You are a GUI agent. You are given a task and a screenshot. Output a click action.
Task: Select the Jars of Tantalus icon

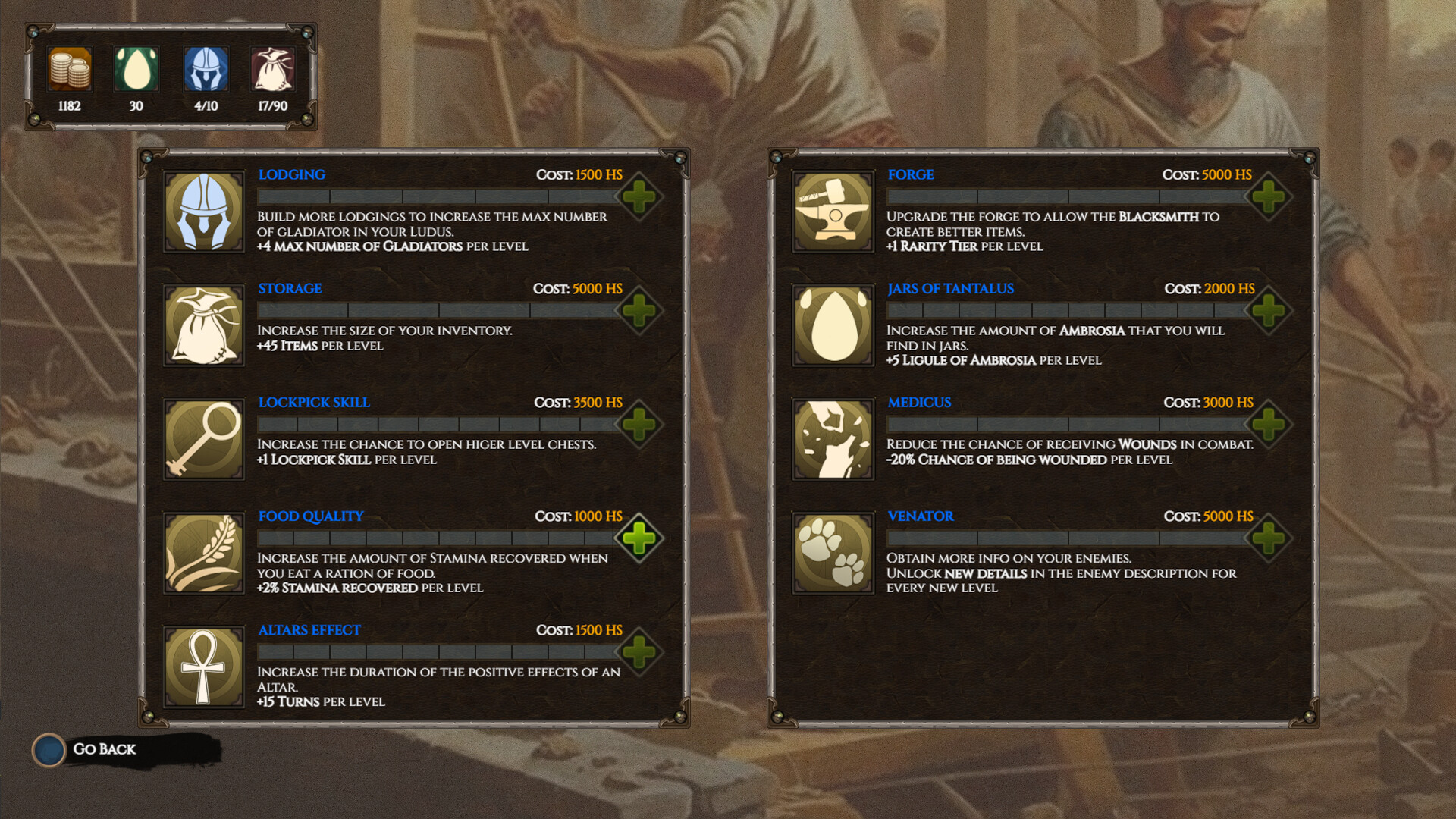(833, 325)
